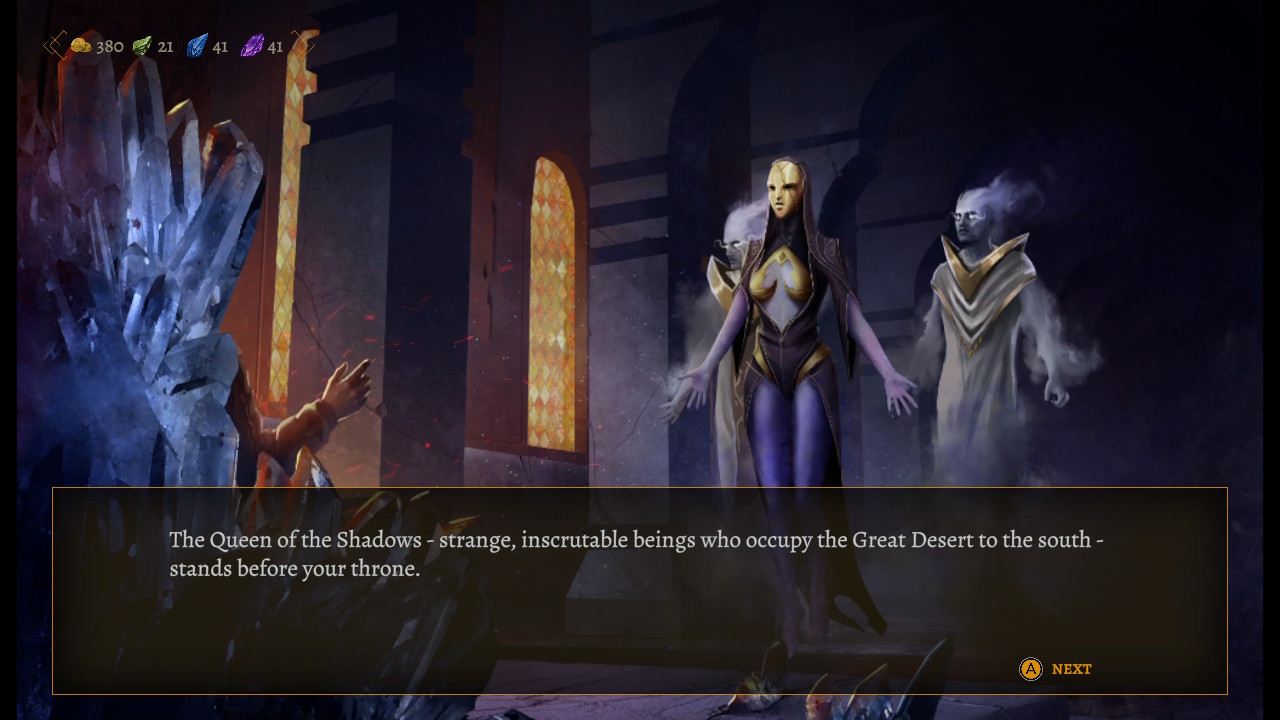1280x720 pixels.
Task: Click NEXT to advance the dialogue
Action: click(1071, 669)
